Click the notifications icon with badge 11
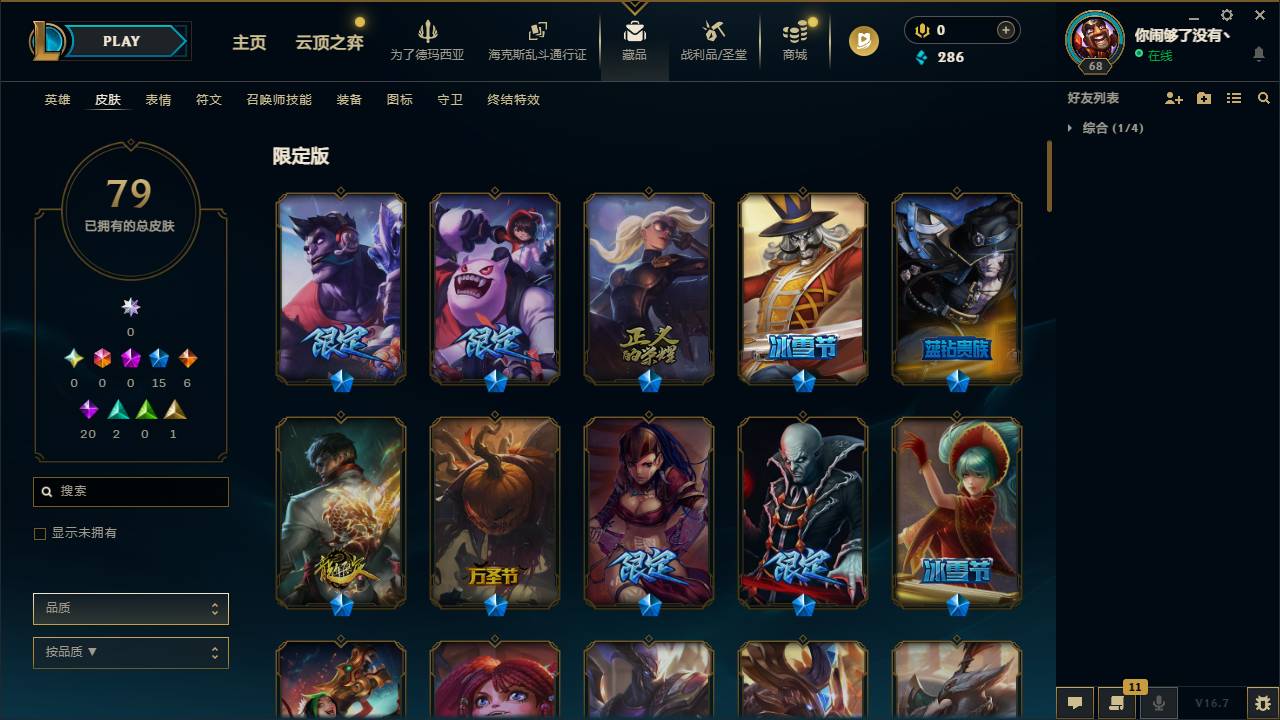1280x720 pixels. [1117, 703]
